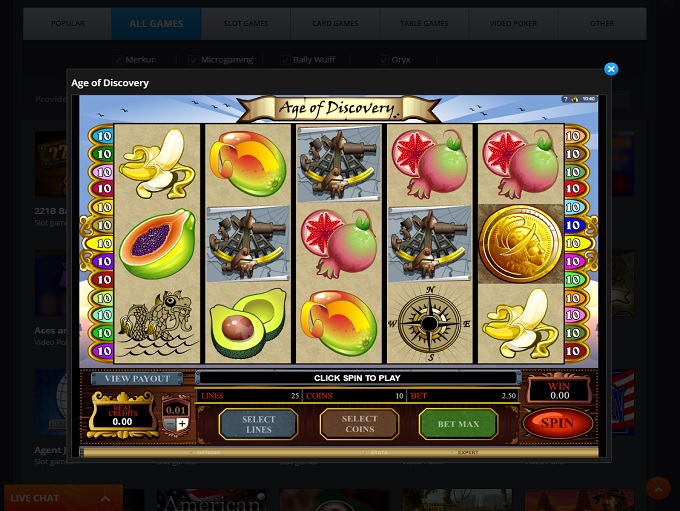The image size is (680, 511).
Task: Choose the Bet Max button
Action: pos(458,424)
